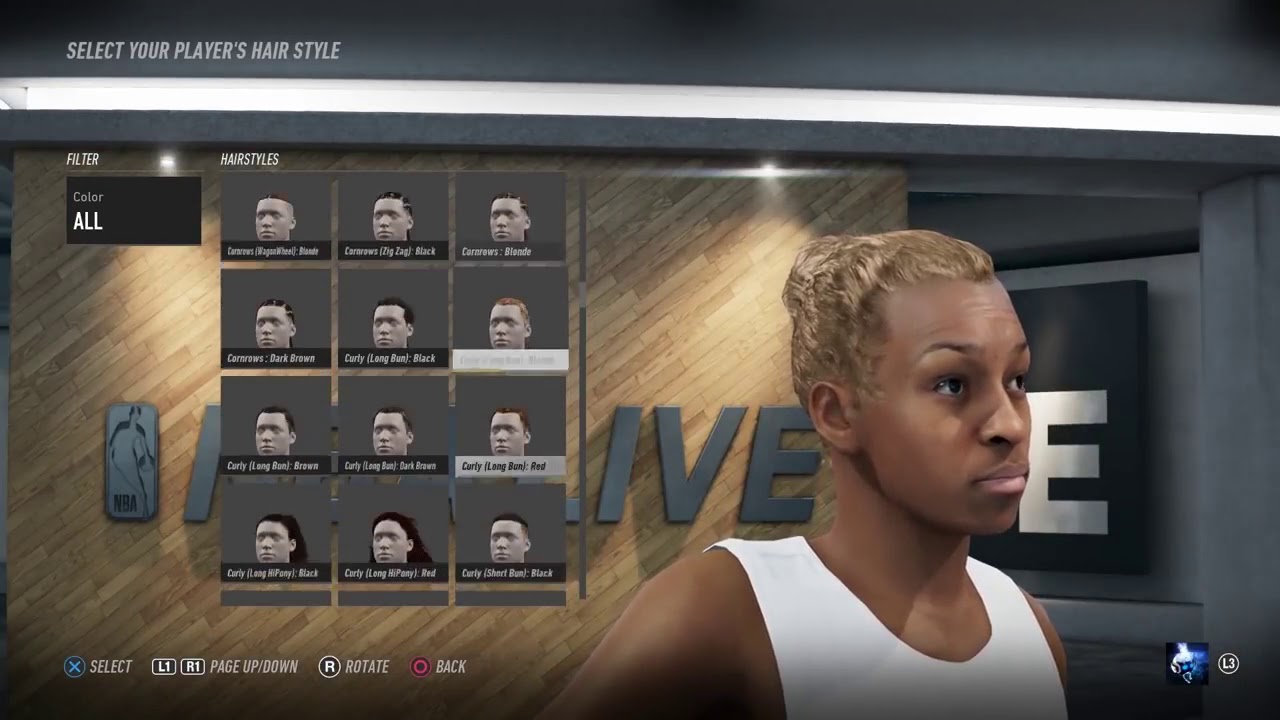Open the Color filter set to ALL
The image size is (1280, 720).
coord(133,210)
